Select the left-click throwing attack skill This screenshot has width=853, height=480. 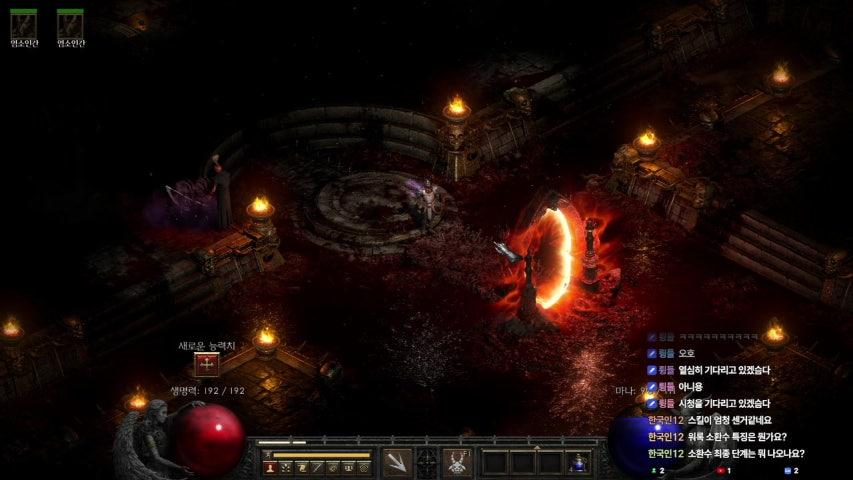pos(397,462)
